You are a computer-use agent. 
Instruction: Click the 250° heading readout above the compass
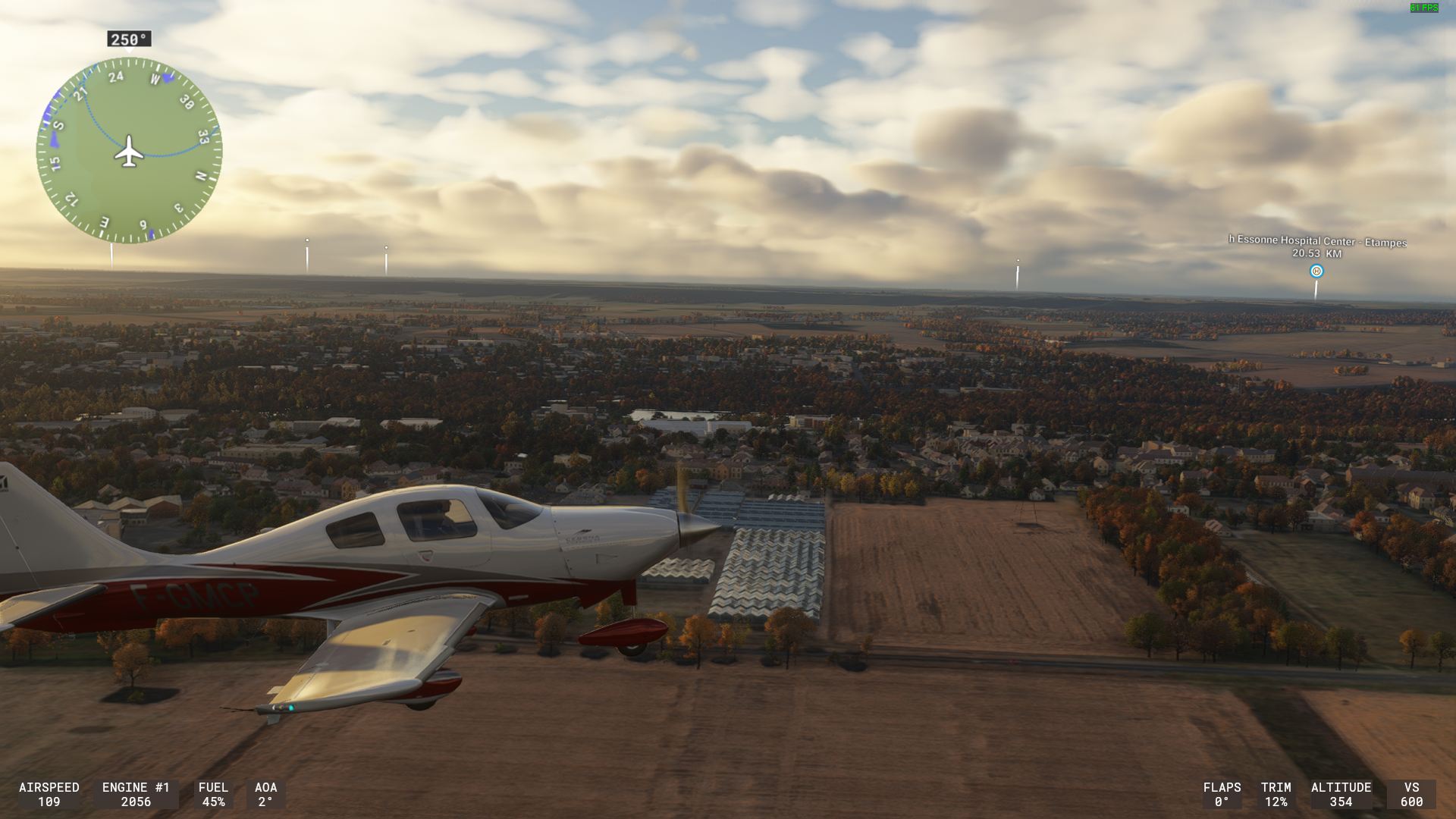(x=127, y=39)
